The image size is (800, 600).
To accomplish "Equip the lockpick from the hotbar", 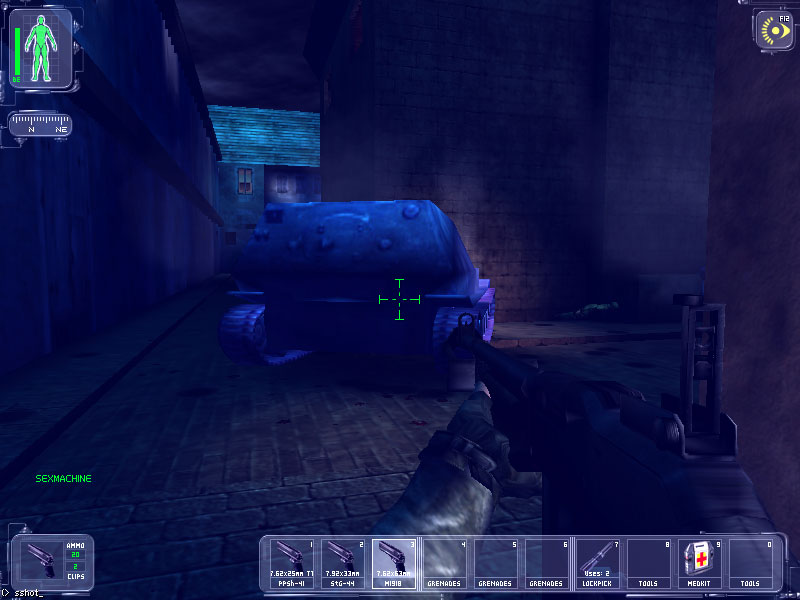I will point(599,564).
